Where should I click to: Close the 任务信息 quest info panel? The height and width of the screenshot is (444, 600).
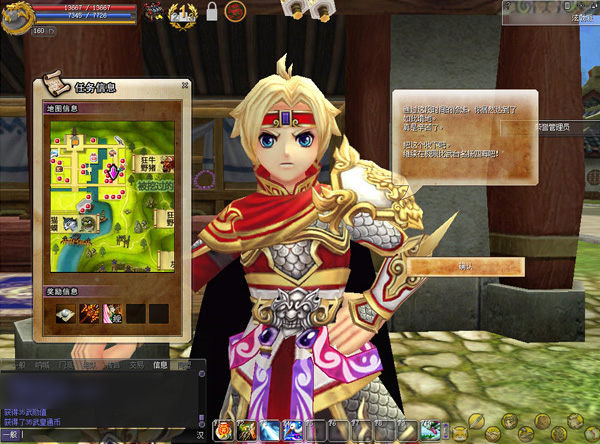[184, 86]
